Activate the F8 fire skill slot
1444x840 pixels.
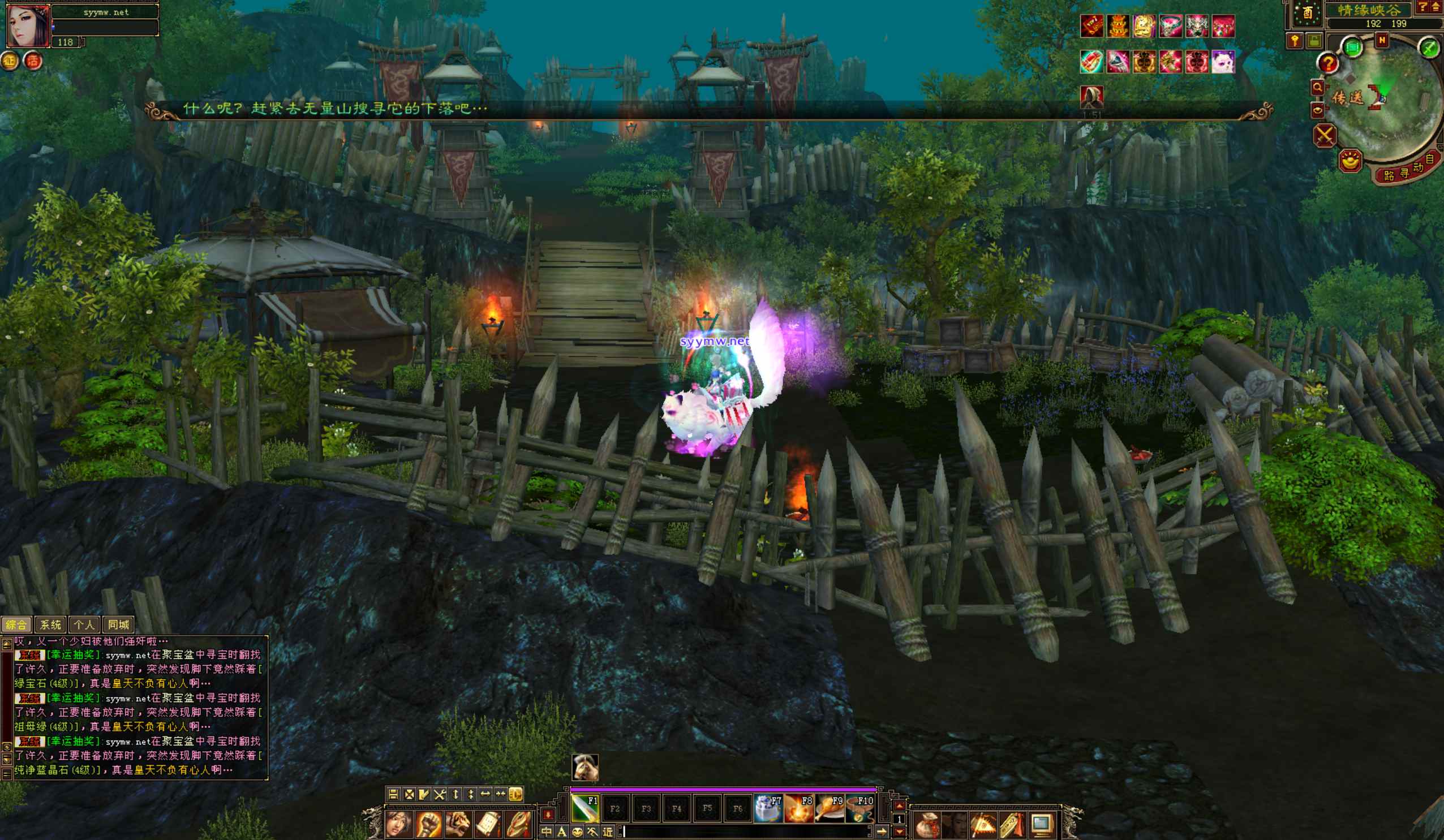[798, 808]
